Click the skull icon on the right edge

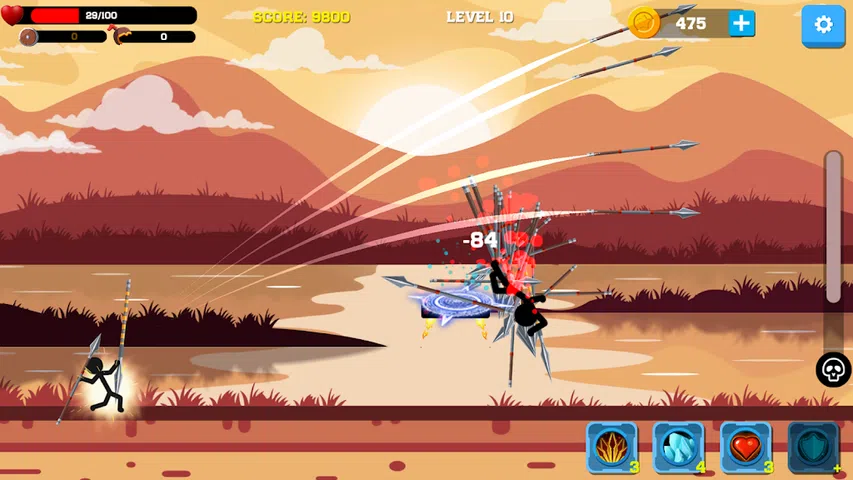tap(833, 370)
